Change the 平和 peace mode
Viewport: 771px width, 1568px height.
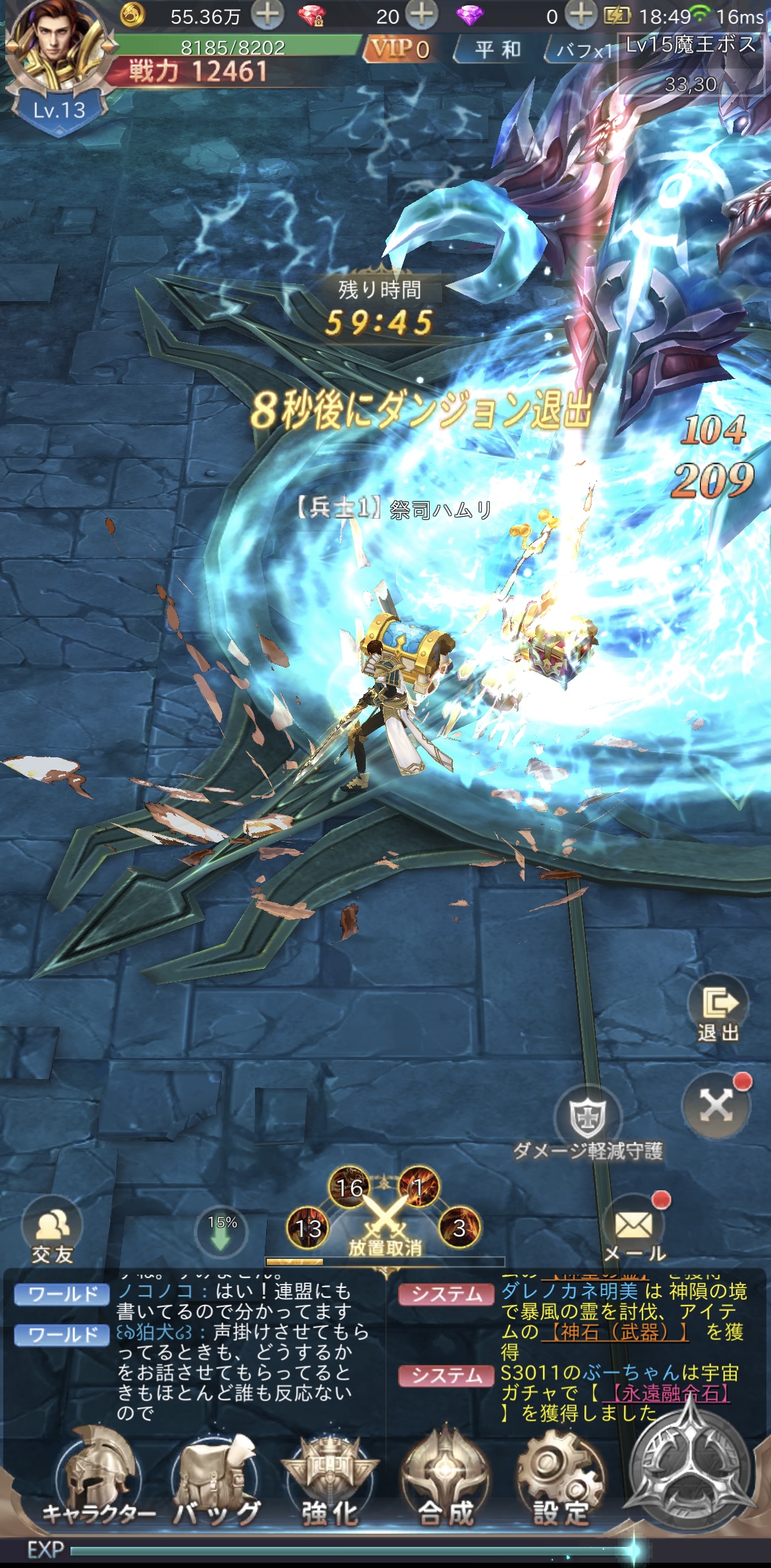[x=498, y=49]
